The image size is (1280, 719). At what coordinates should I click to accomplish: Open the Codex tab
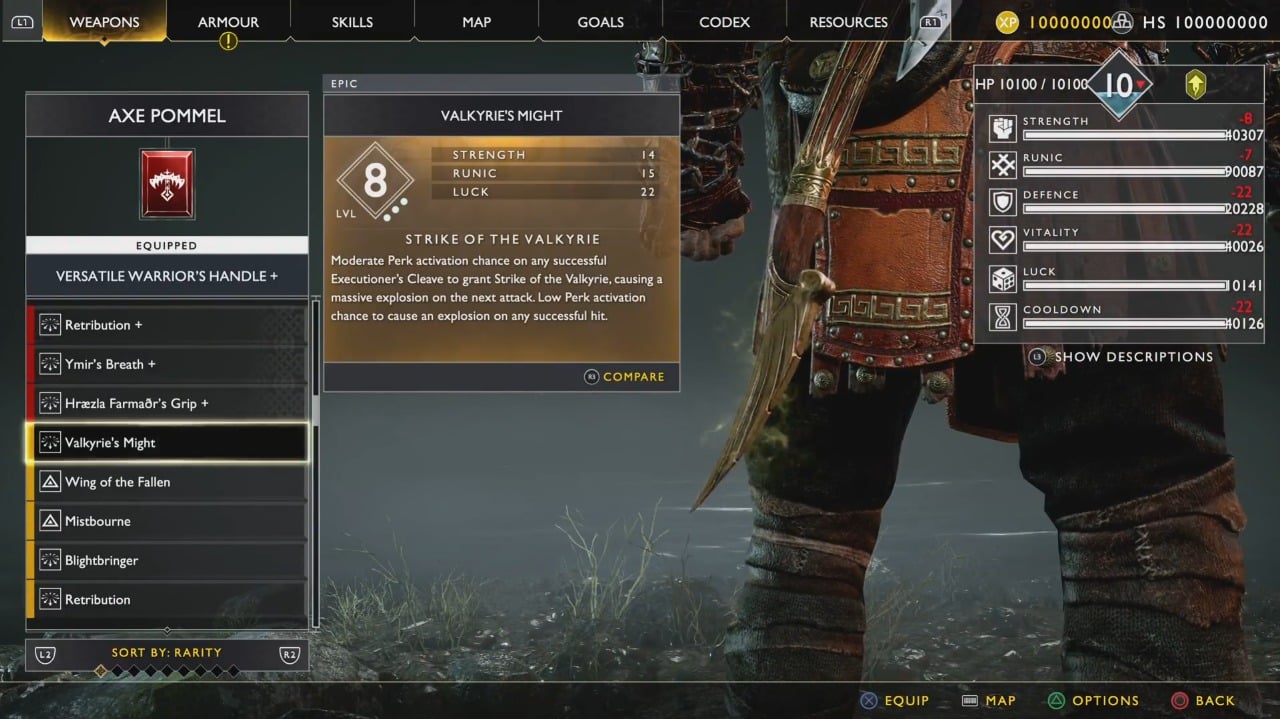click(x=724, y=22)
